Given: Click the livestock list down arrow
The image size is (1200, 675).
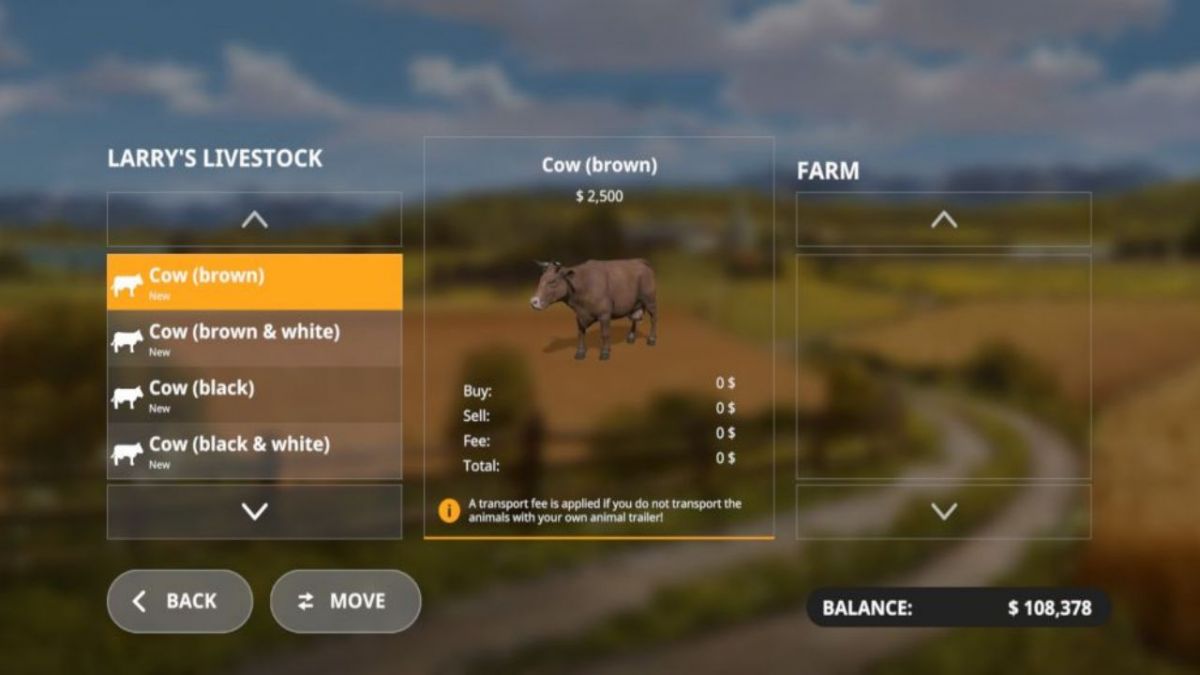Looking at the screenshot, I should coord(254,511).
